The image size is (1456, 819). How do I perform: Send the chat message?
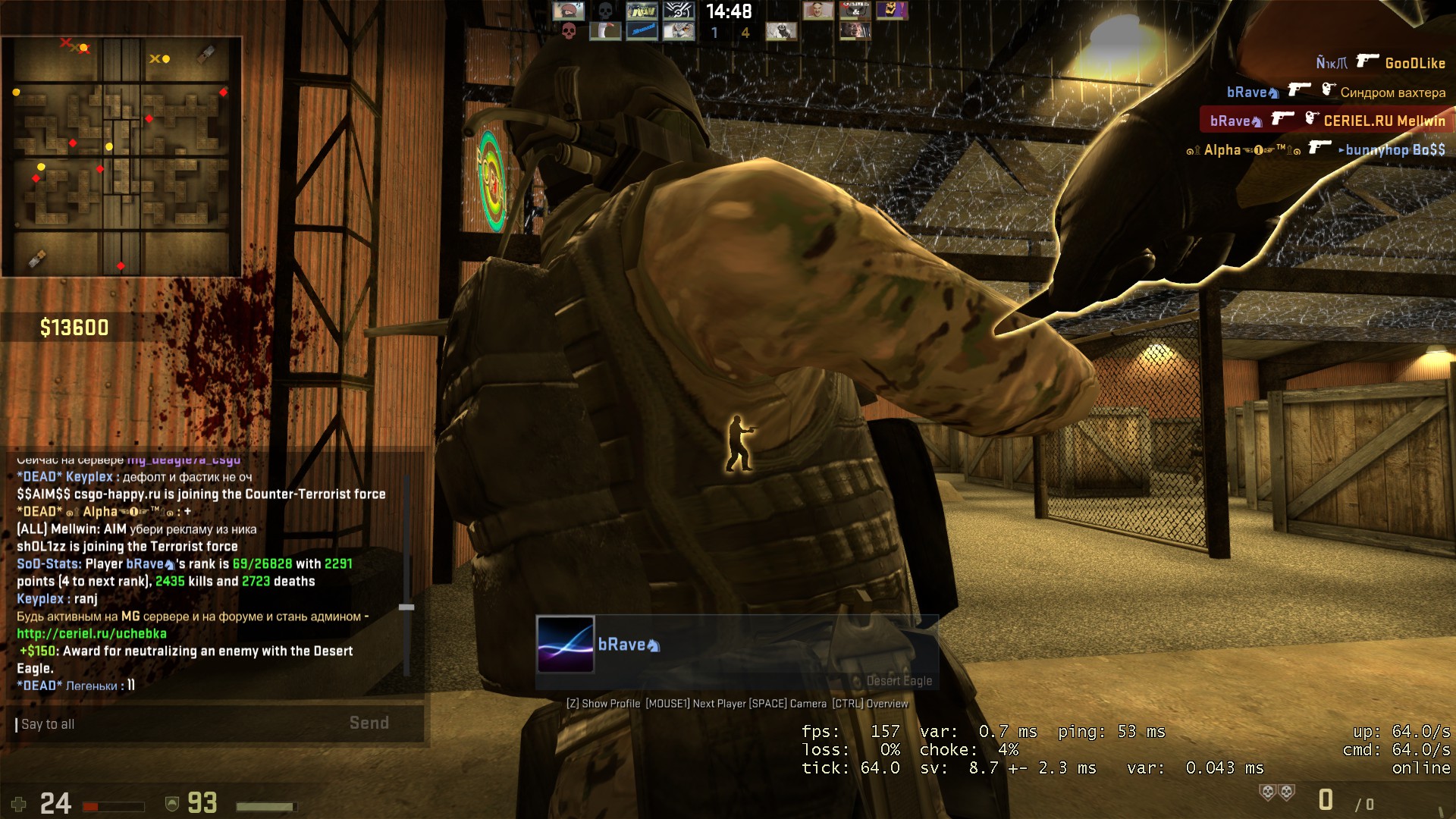point(369,723)
